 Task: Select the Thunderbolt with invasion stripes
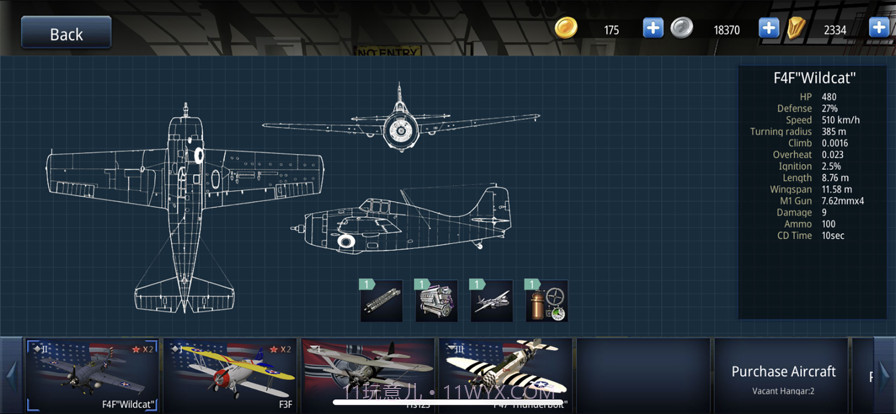point(505,374)
